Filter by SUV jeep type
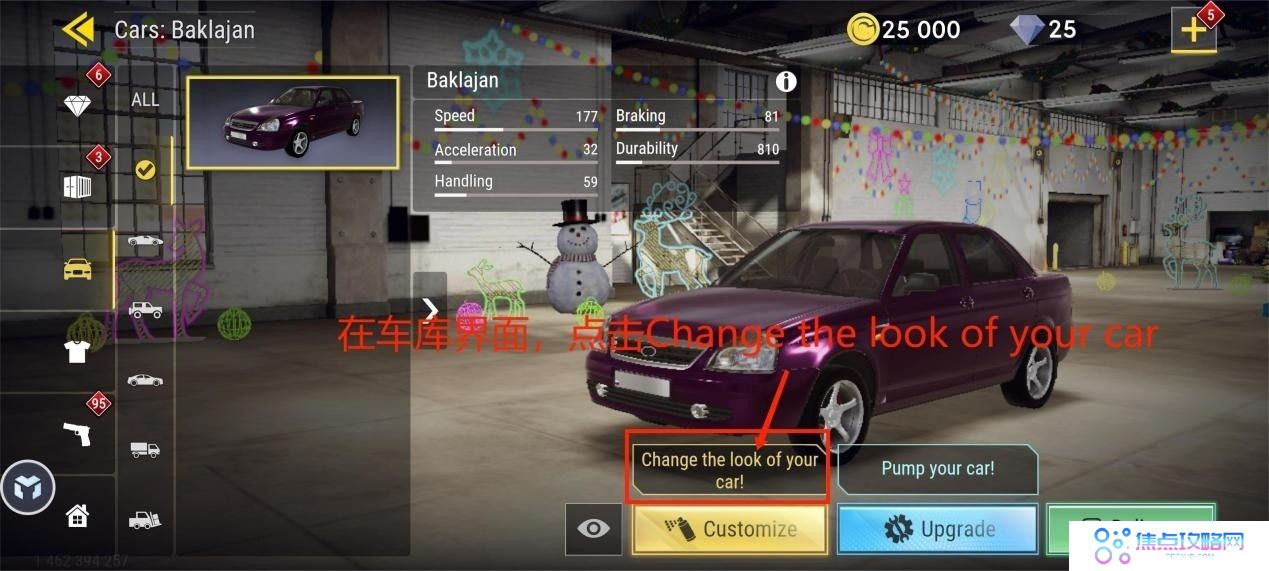1269x571 pixels. tap(145, 310)
